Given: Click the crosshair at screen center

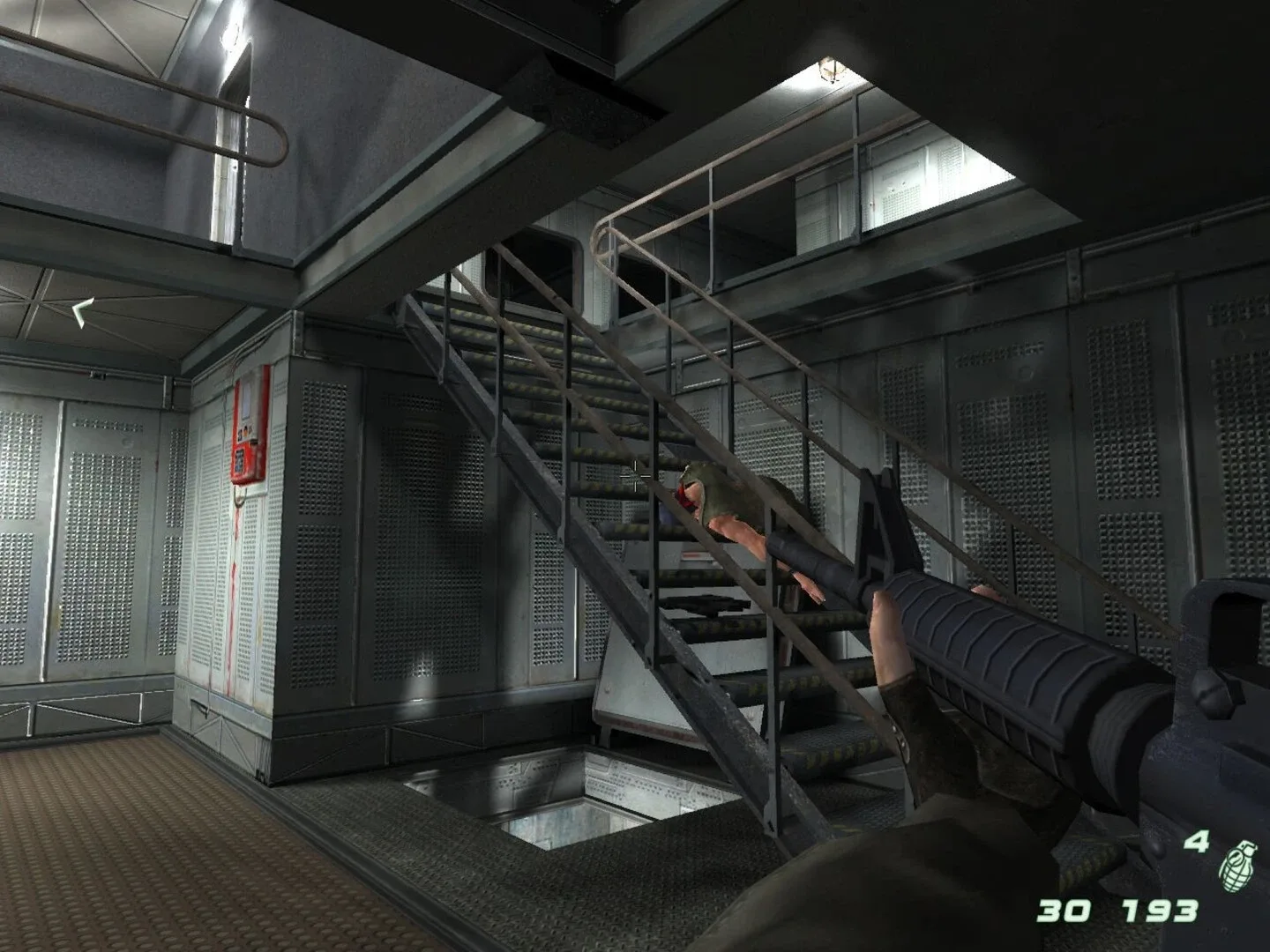Looking at the screenshot, I should point(635,476).
